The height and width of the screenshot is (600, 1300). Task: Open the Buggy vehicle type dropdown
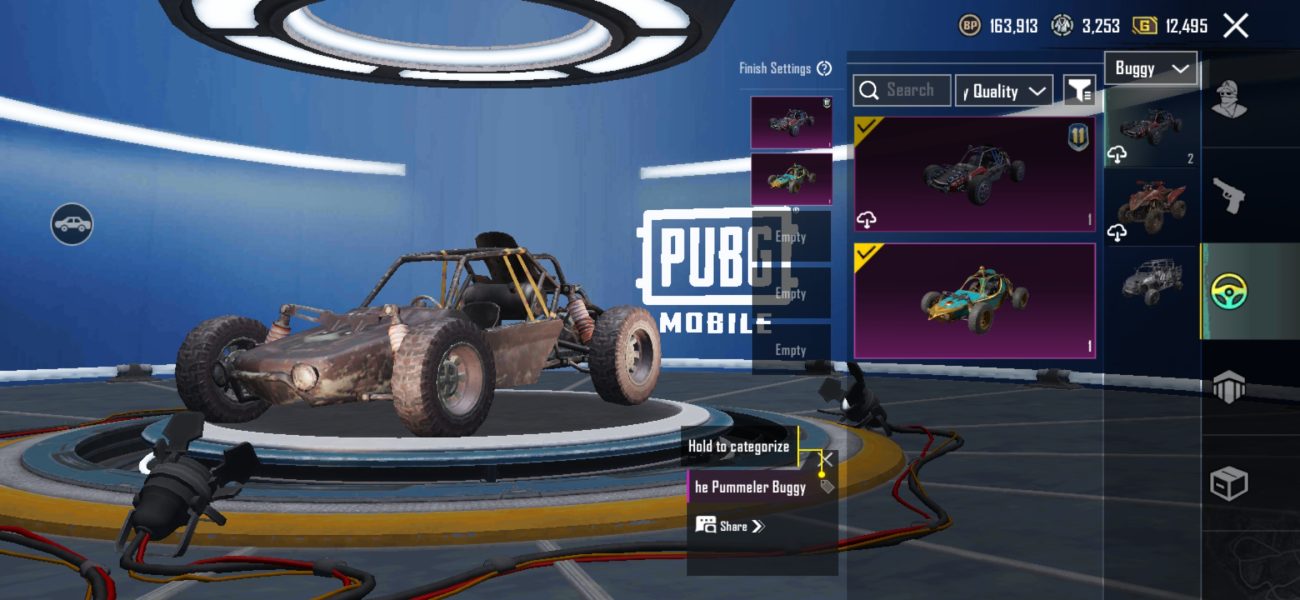(x=1151, y=68)
